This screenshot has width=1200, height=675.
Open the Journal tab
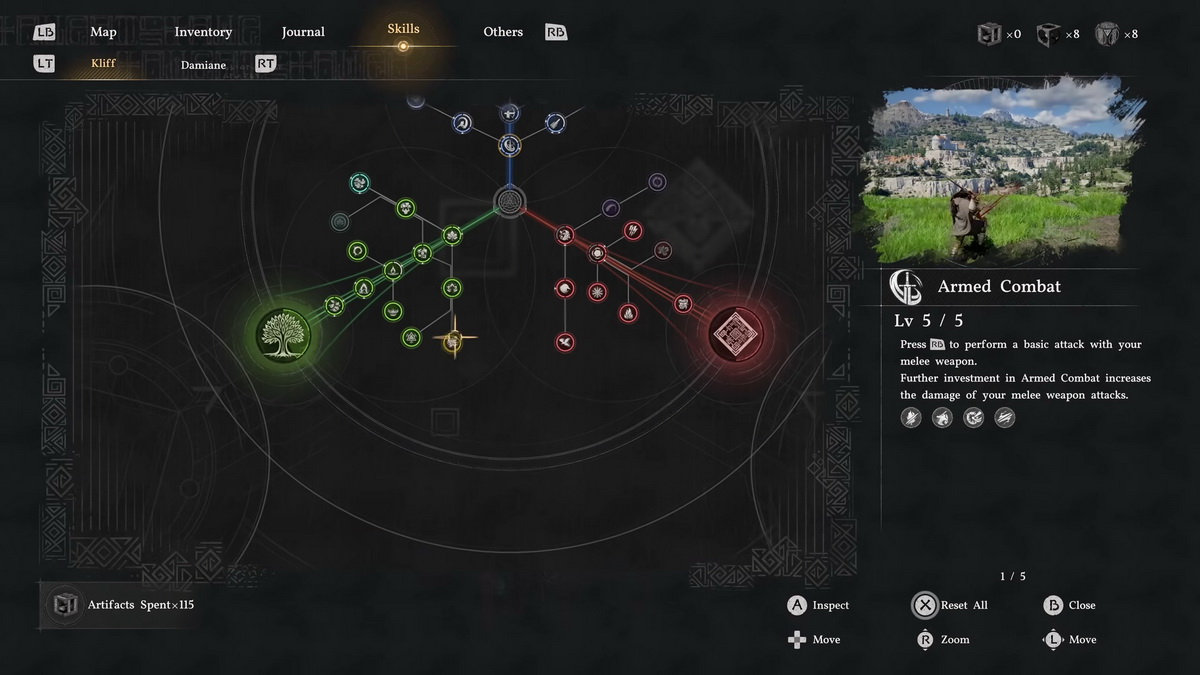coord(303,32)
